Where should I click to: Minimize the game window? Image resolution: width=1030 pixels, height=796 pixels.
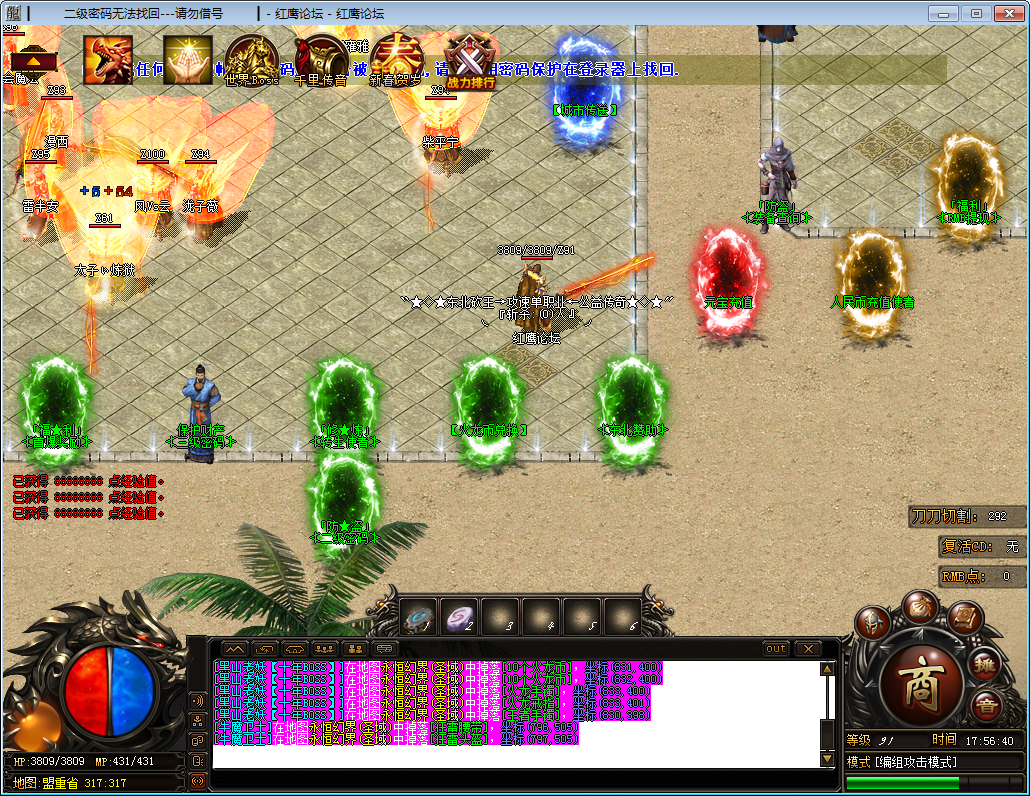coord(943,13)
